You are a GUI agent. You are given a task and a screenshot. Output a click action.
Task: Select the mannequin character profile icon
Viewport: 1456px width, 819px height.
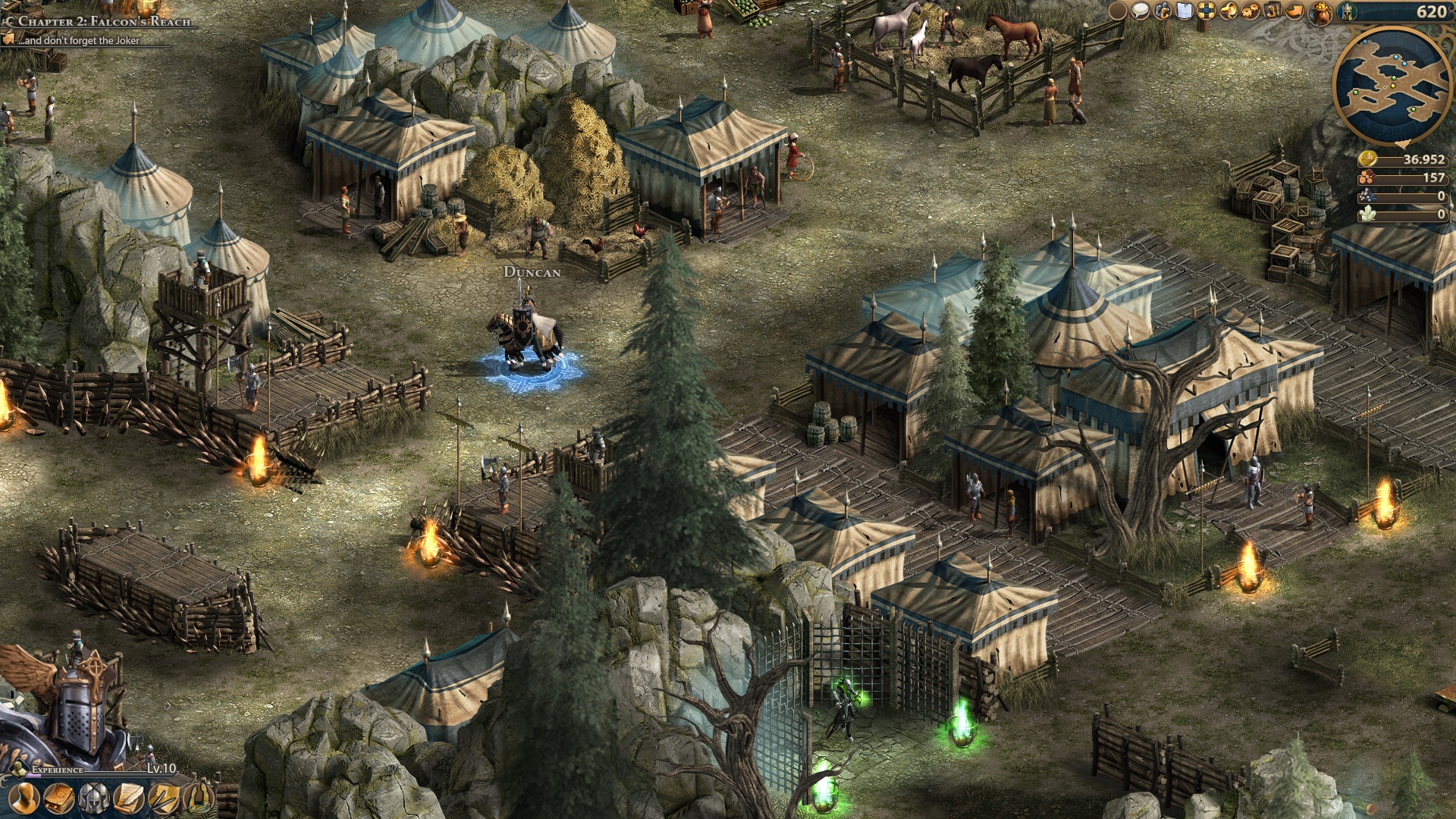pyautogui.click(x=24, y=799)
